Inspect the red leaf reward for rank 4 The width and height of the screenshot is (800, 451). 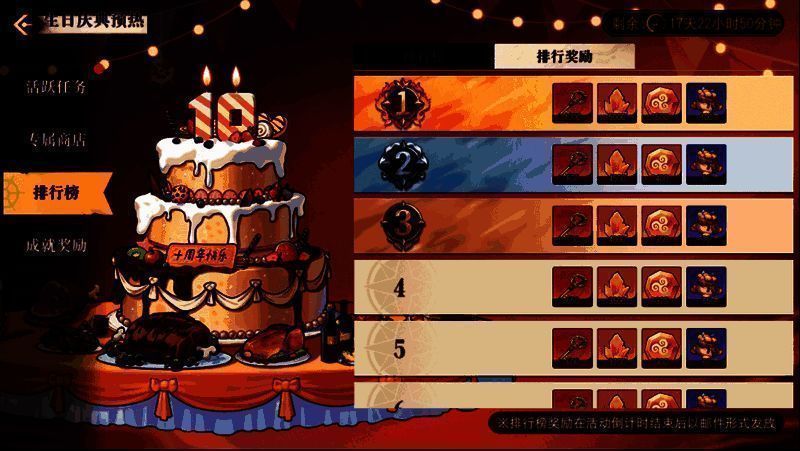click(x=617, y=287)
